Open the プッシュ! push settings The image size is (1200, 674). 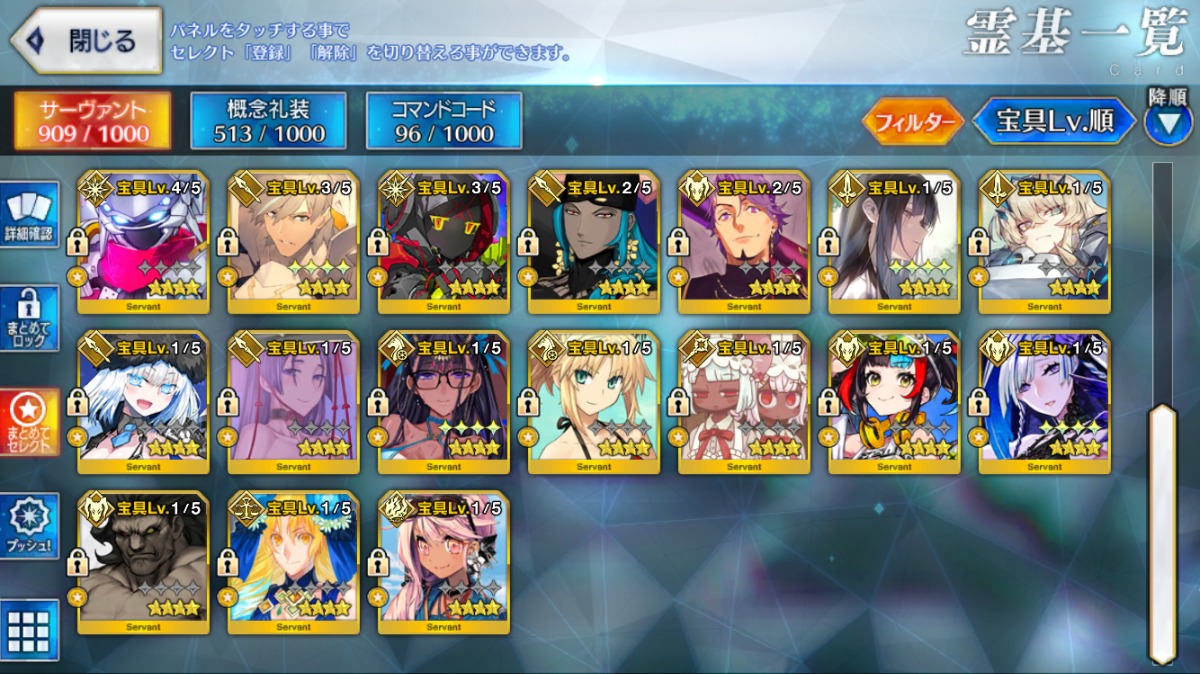(29, 527)
